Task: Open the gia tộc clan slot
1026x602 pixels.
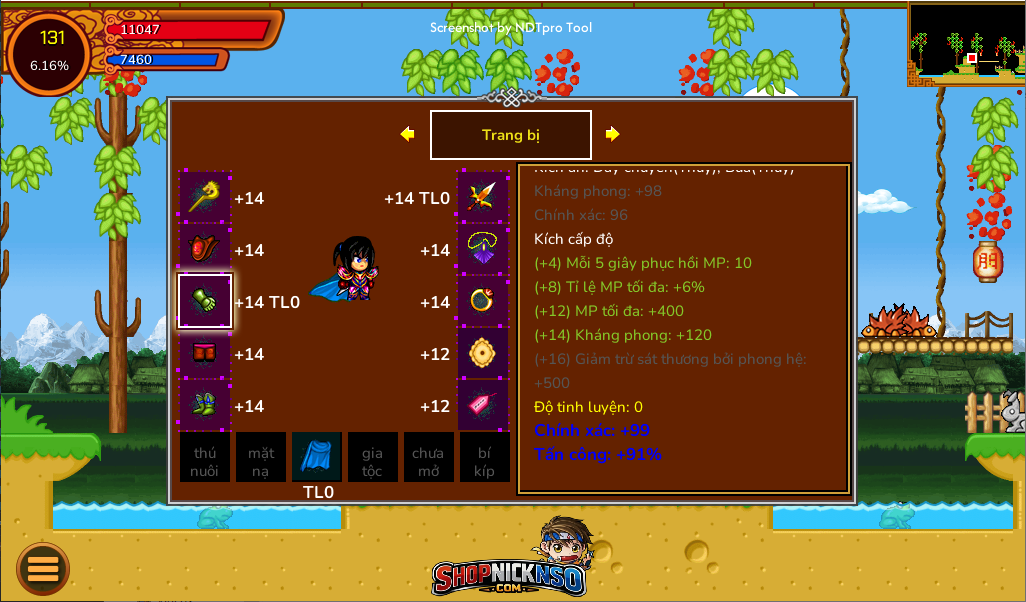Action: point(372,457)
